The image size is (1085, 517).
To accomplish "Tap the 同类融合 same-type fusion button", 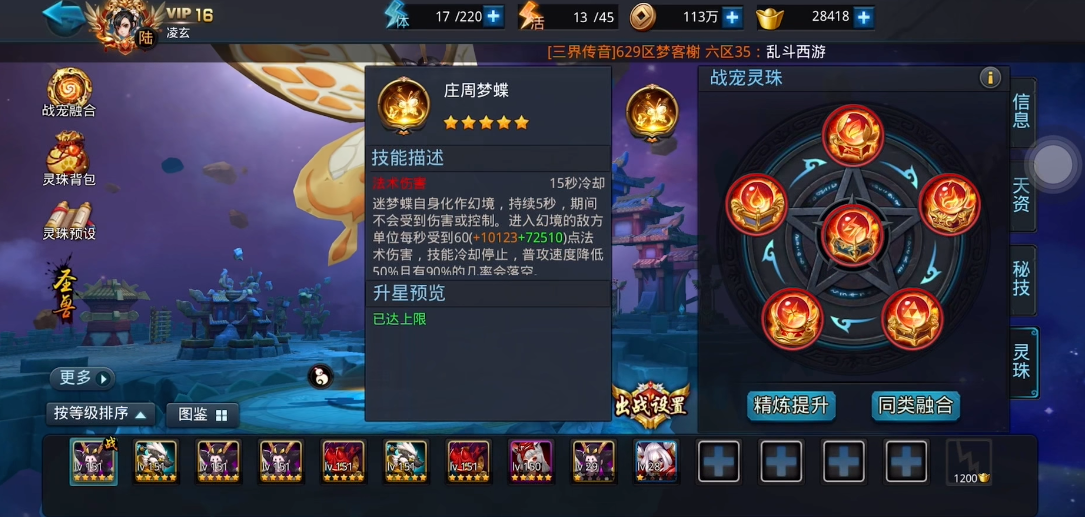I will click(x=916, y=405).
